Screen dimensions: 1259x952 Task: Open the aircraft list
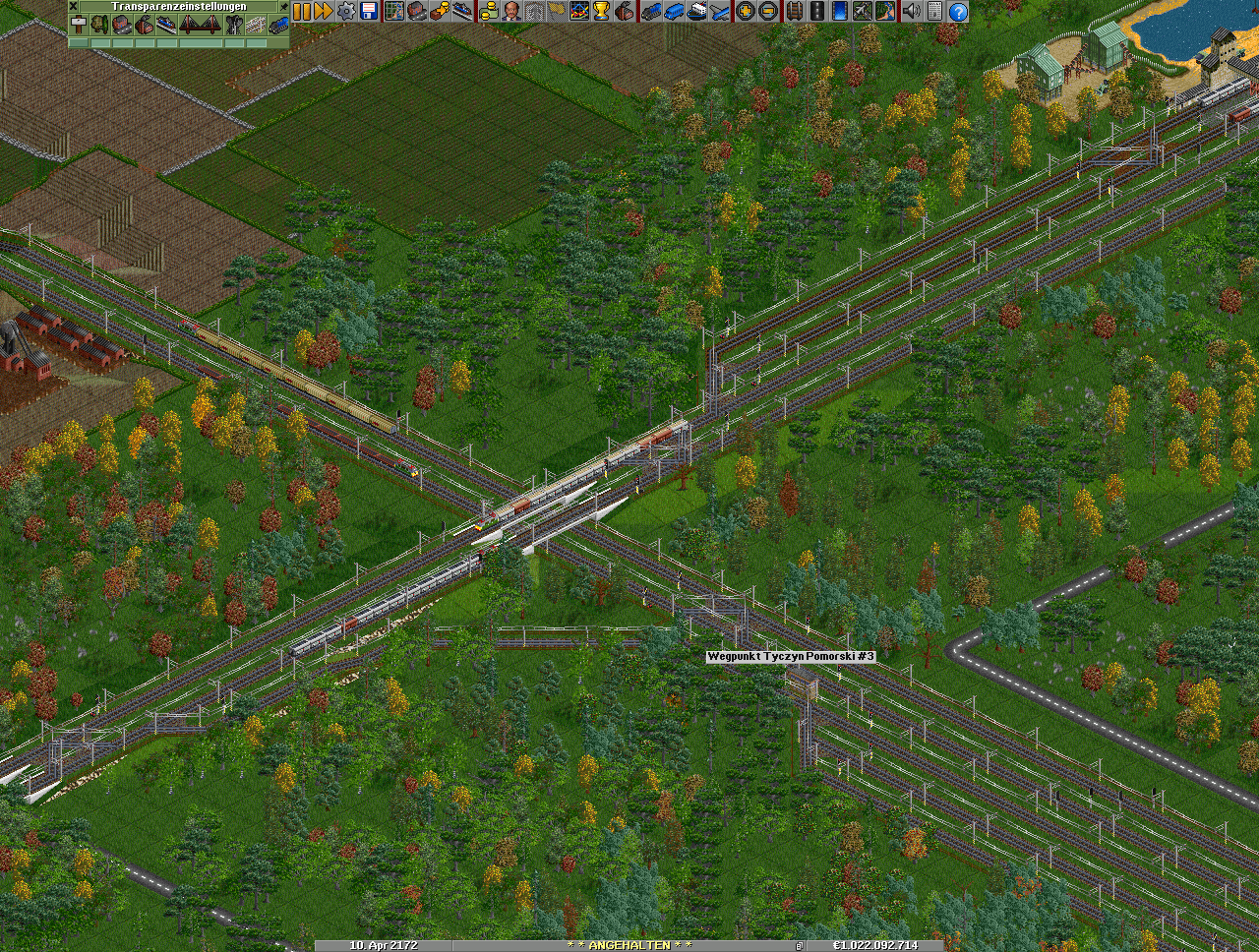pos(720,11)
